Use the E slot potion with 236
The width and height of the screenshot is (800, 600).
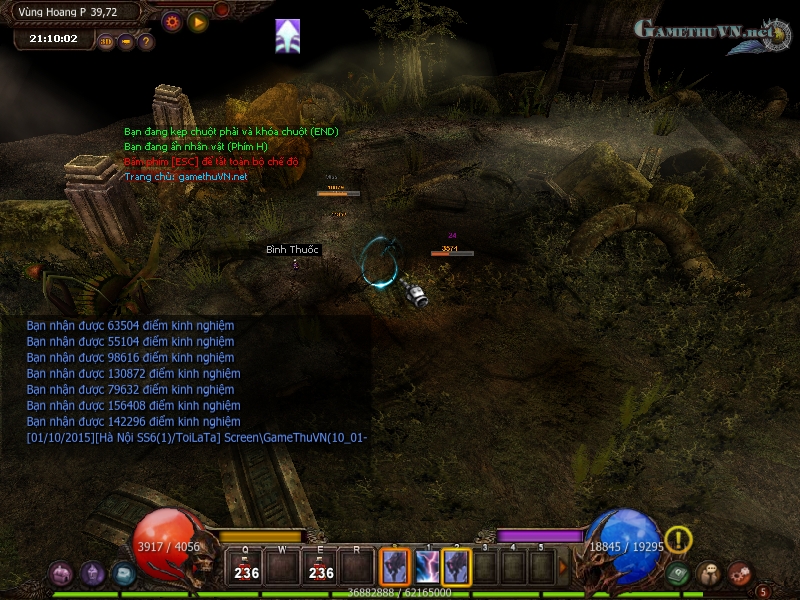(x=322, y=567)
